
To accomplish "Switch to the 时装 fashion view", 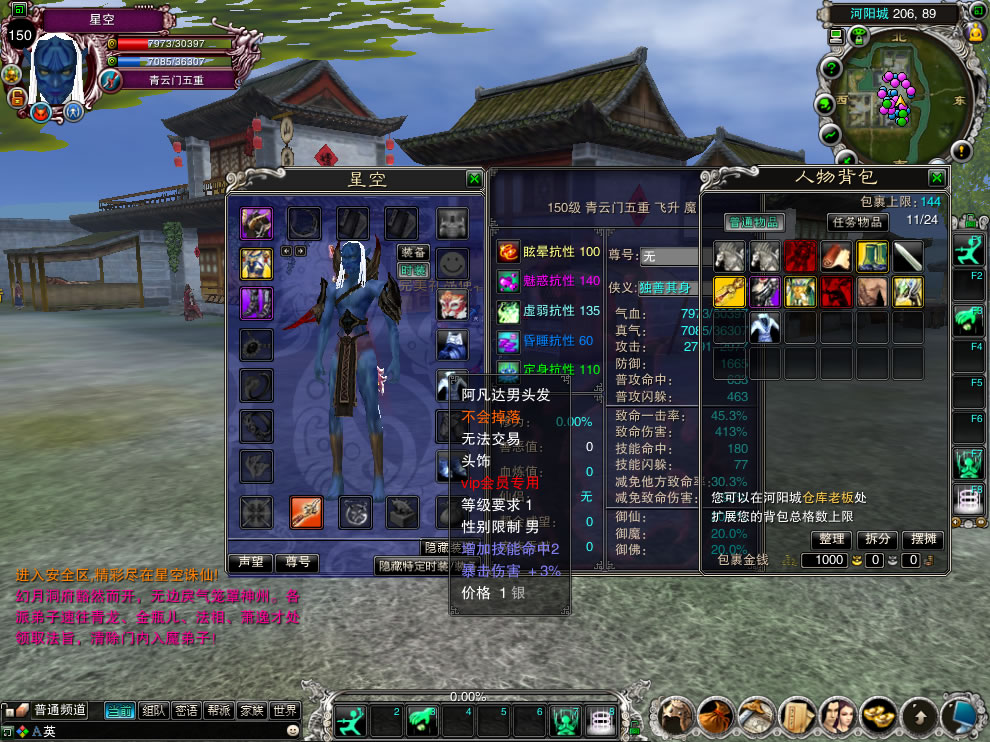I will (x=413, y=270).
